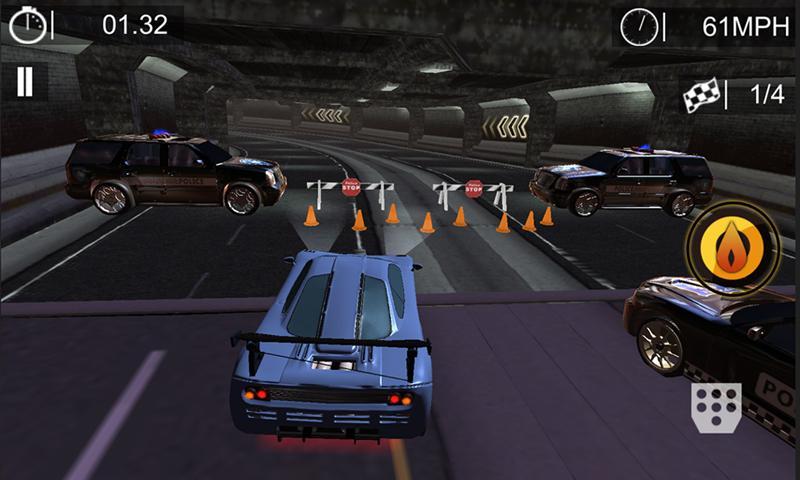The image size is (800, 480).
Task: Tap the brake pedal button
Action: tap(716, 407)
